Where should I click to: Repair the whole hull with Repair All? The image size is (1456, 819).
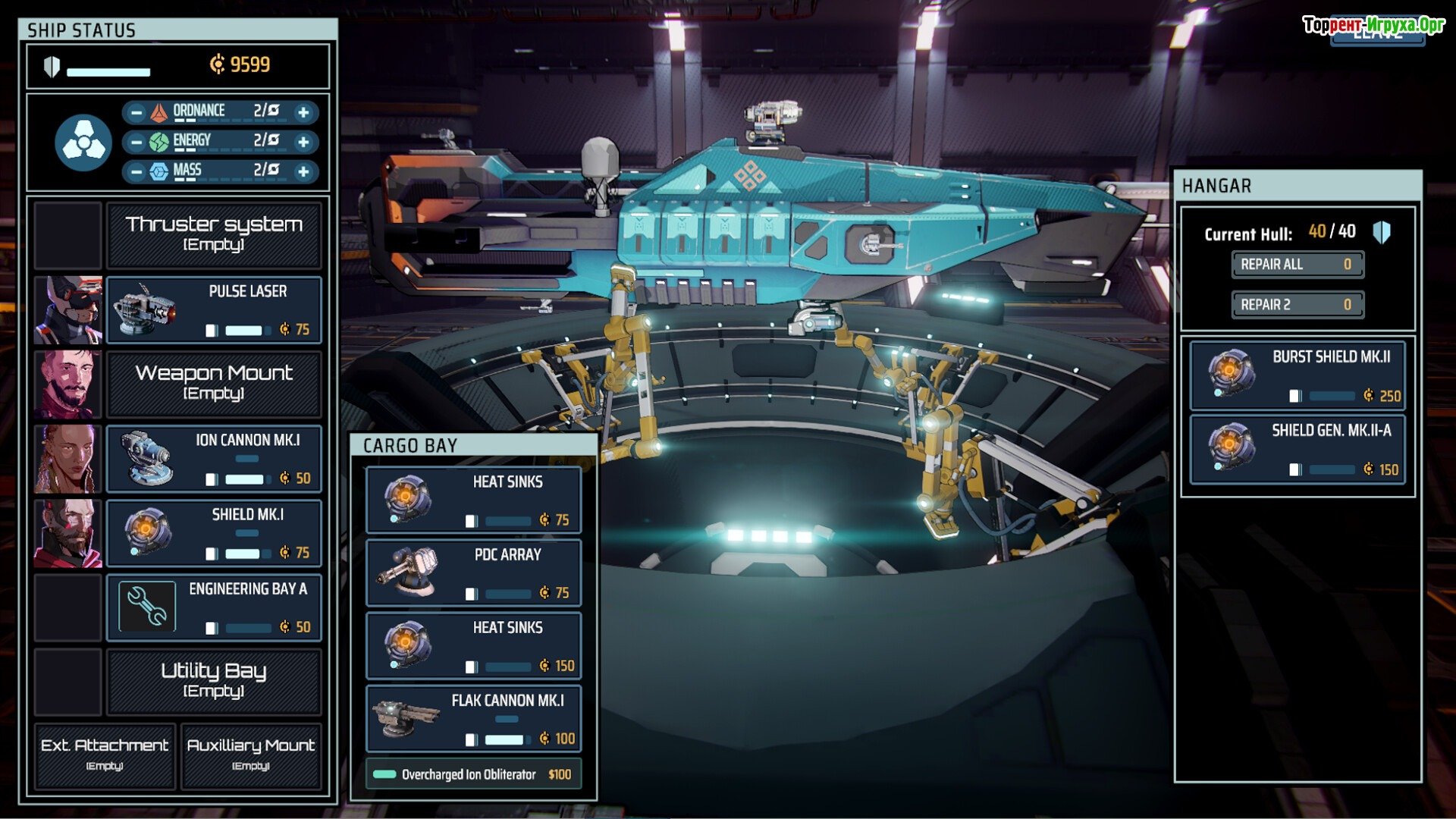(x=1297, y=264)
